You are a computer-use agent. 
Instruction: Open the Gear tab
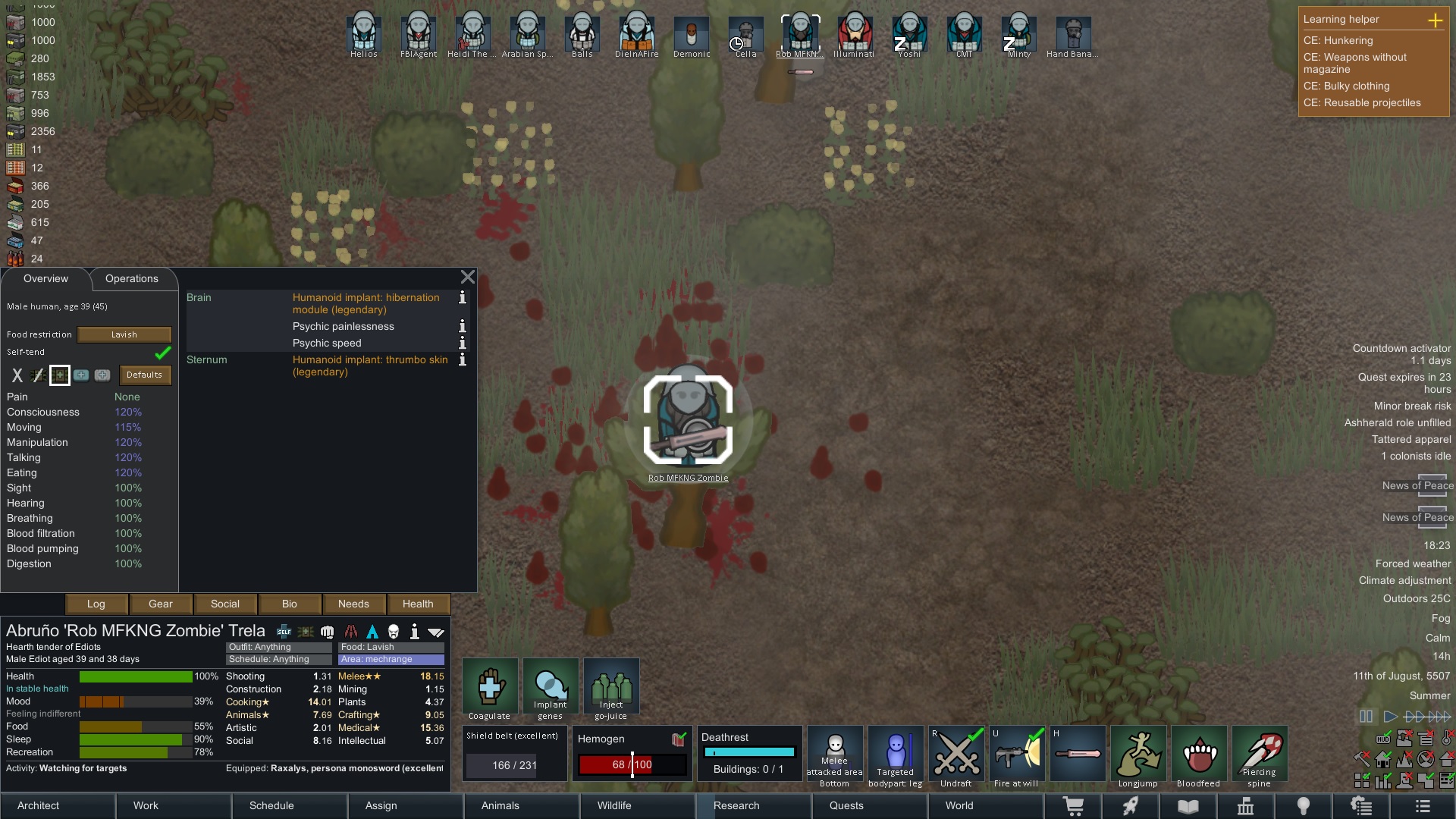coord(160,604)
